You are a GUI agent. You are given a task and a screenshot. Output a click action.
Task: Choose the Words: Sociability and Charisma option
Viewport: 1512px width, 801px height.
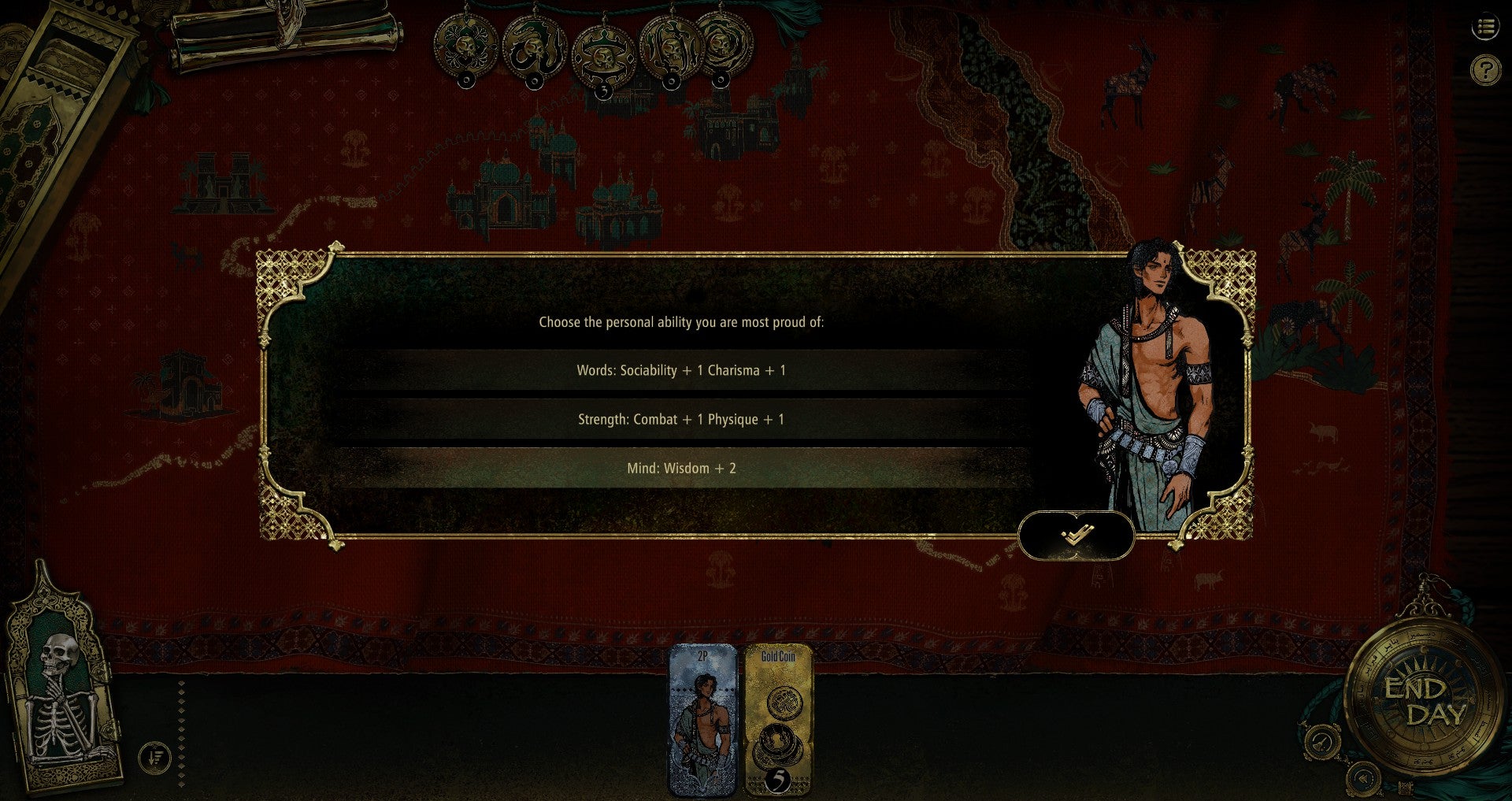coord(681,370)
